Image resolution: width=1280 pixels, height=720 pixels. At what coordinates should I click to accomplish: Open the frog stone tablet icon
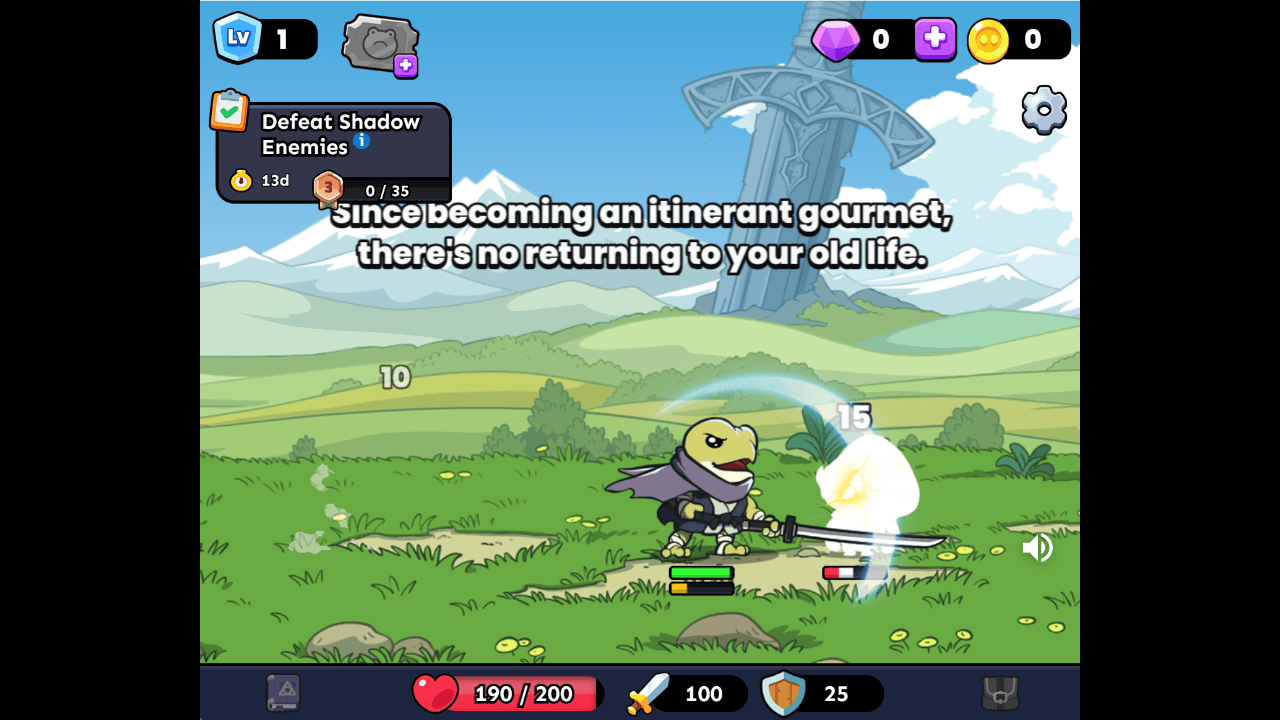tap(379, 45)
